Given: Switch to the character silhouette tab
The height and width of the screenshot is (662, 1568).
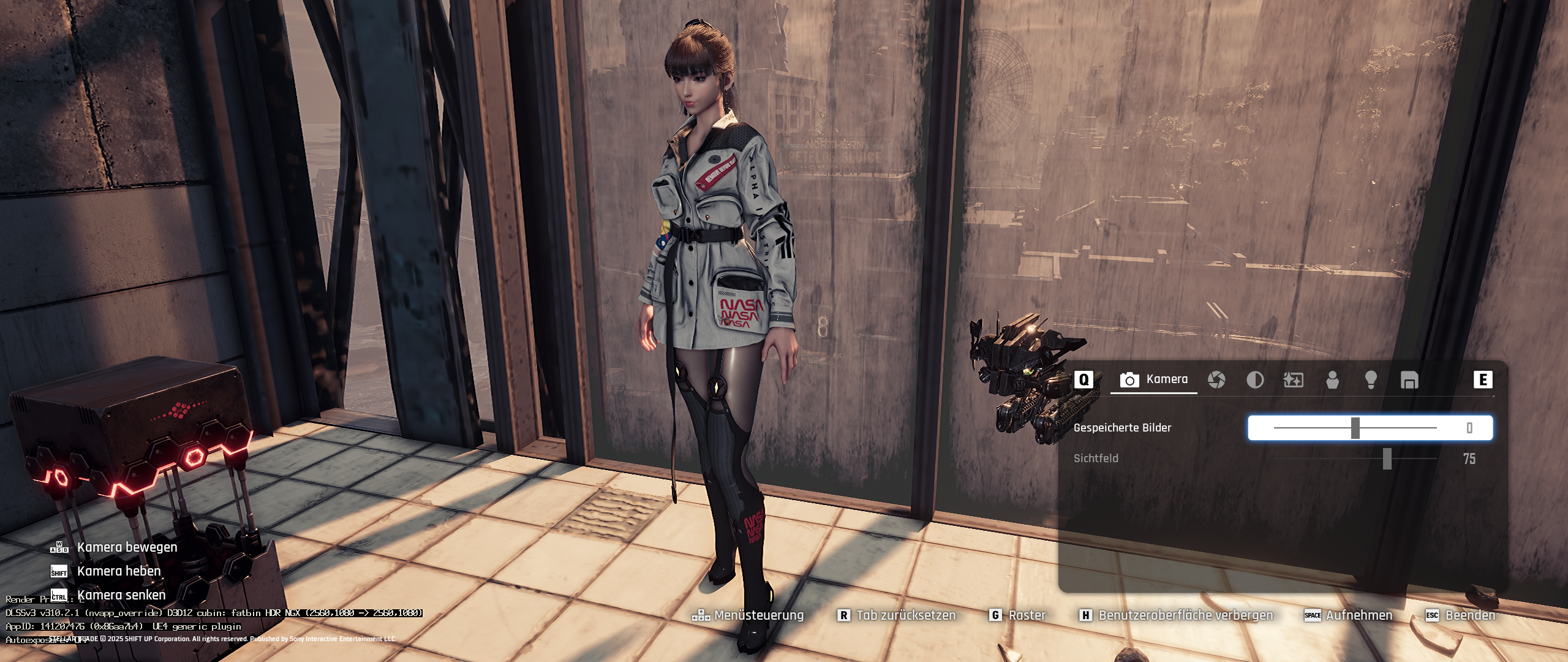Looking at the screenshot, I should pos(1332,380).
